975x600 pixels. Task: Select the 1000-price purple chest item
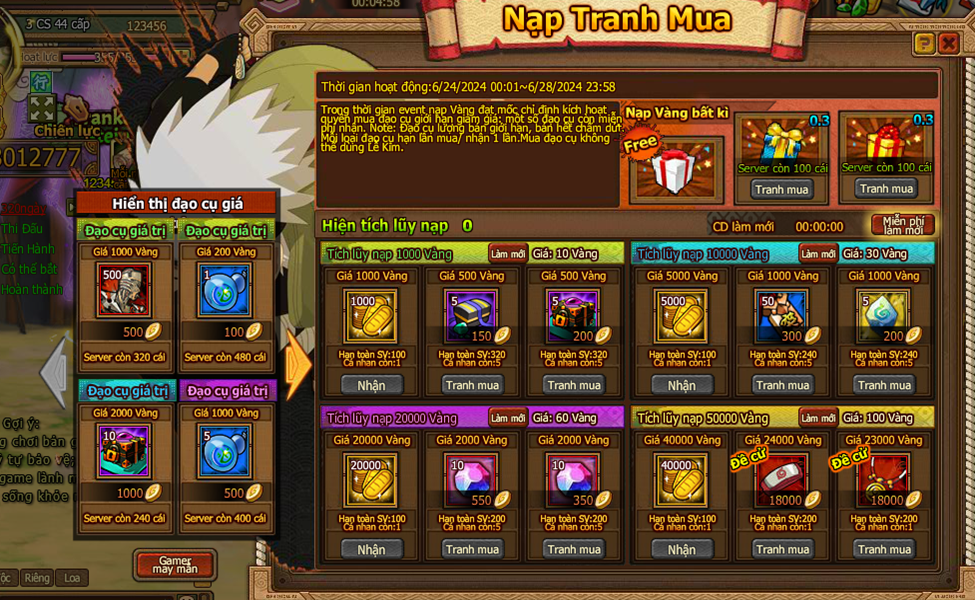pyautogui.click(x=126, y=452)
